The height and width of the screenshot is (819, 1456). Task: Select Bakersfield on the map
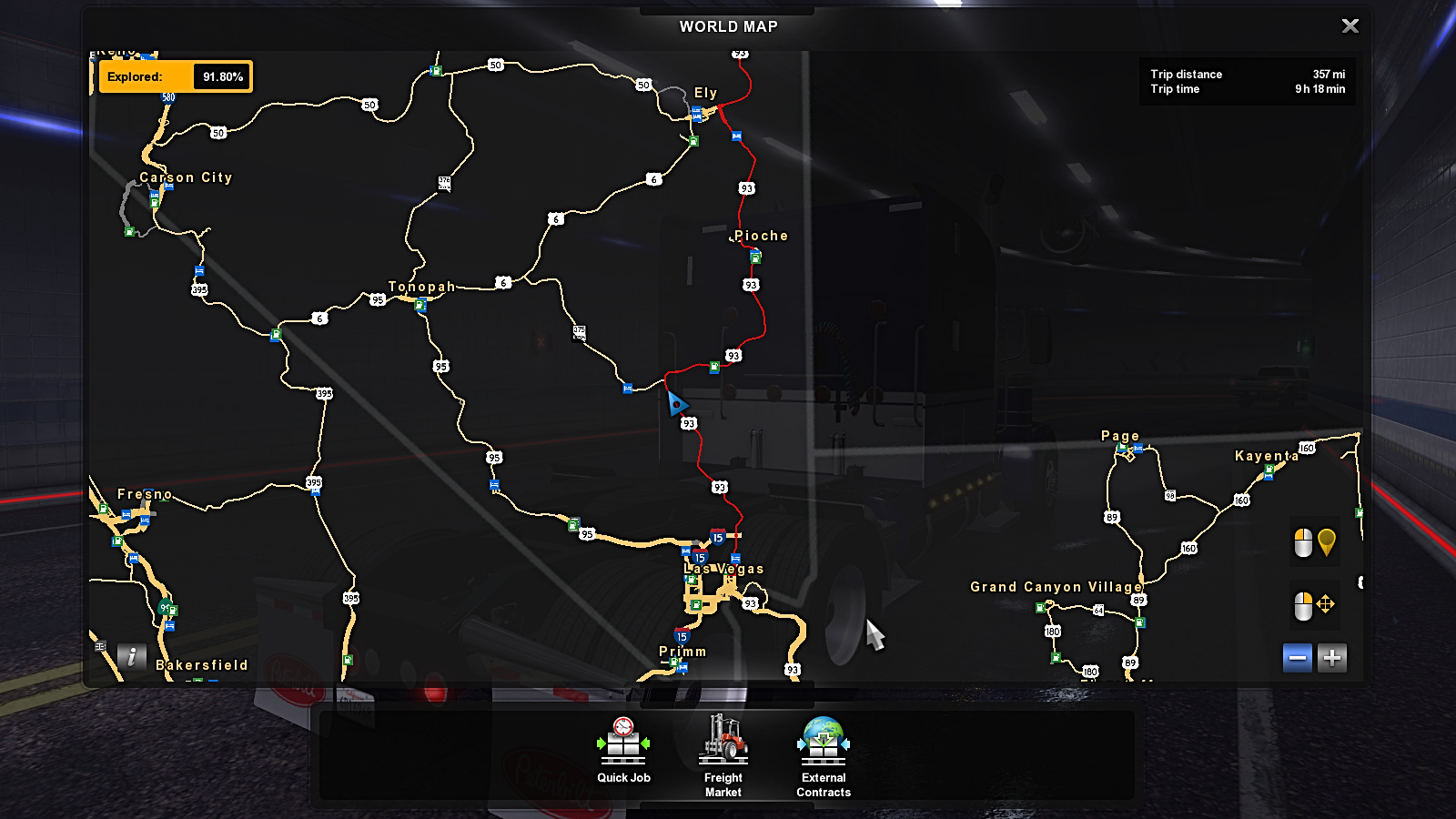(x=202, y=665)
